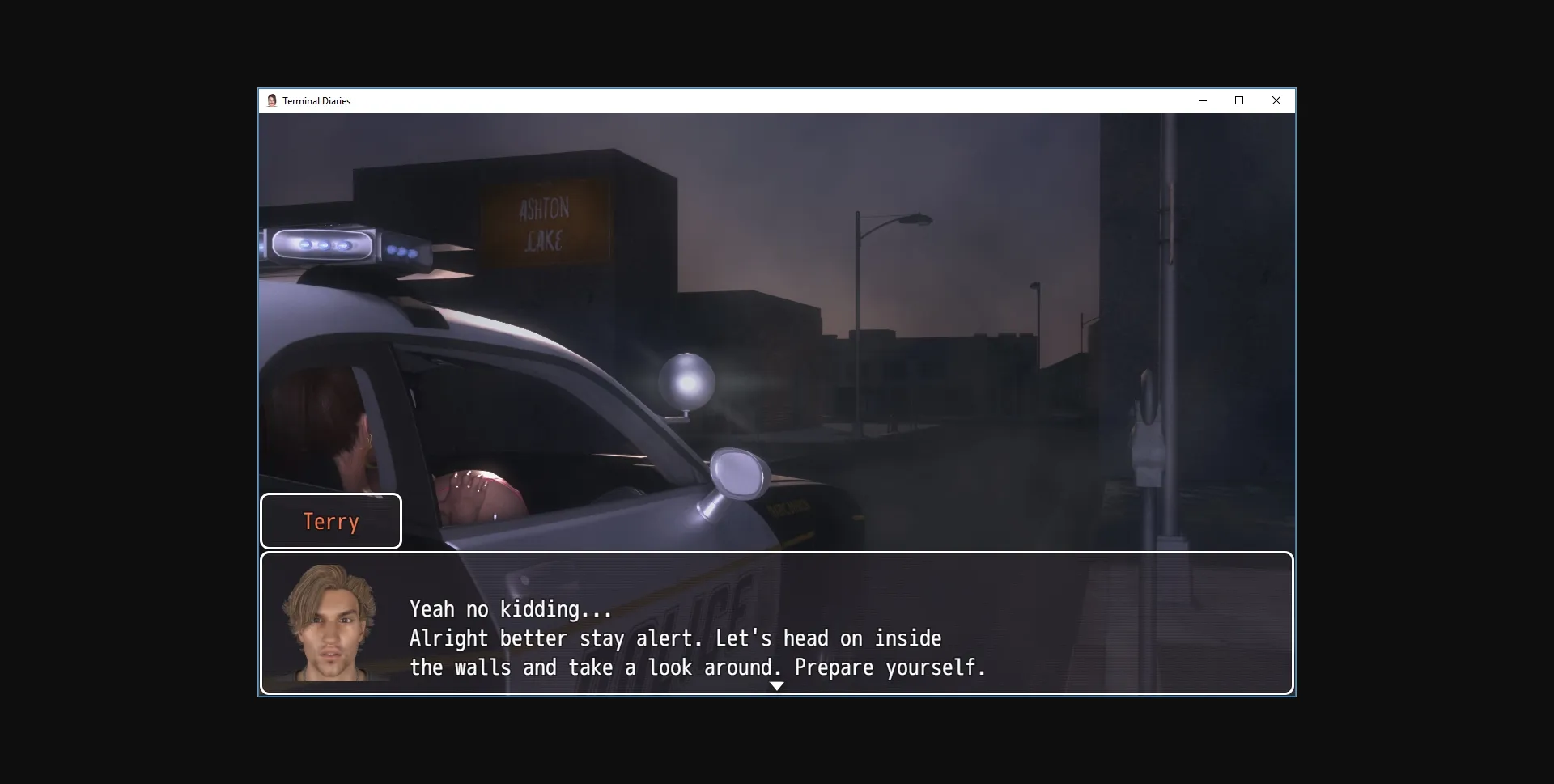1554x784 pixels.
Task: Click inside the dialogue text box
Action: 777,623
